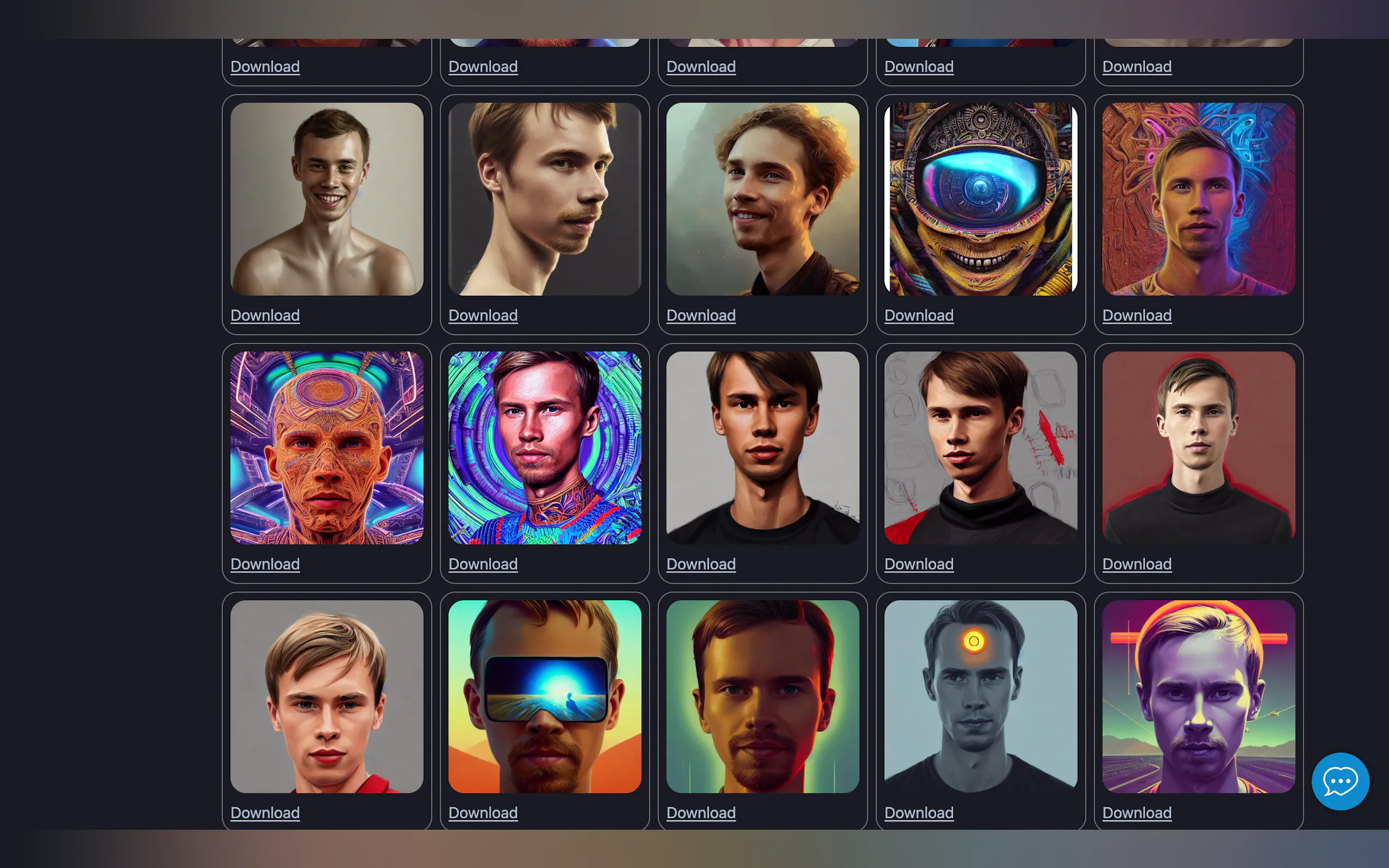The width and height of the screenshot is (1389, 868).
Task: Download the smiling shirtless portrait photo
Action: click(x=265, y=315)
